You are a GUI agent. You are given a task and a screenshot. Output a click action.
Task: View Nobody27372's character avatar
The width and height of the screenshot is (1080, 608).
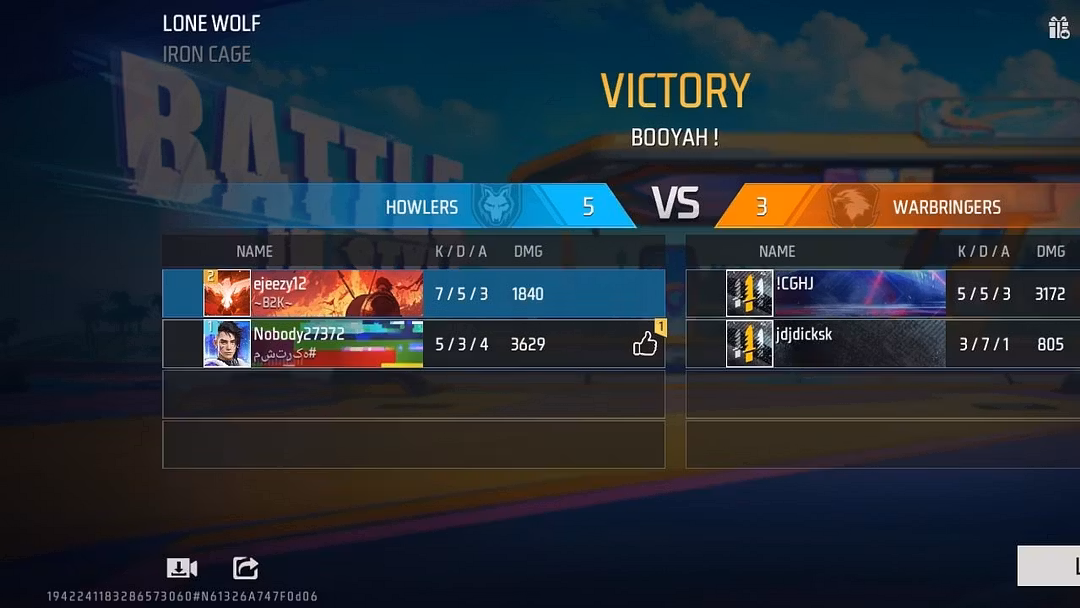[227, 344]
